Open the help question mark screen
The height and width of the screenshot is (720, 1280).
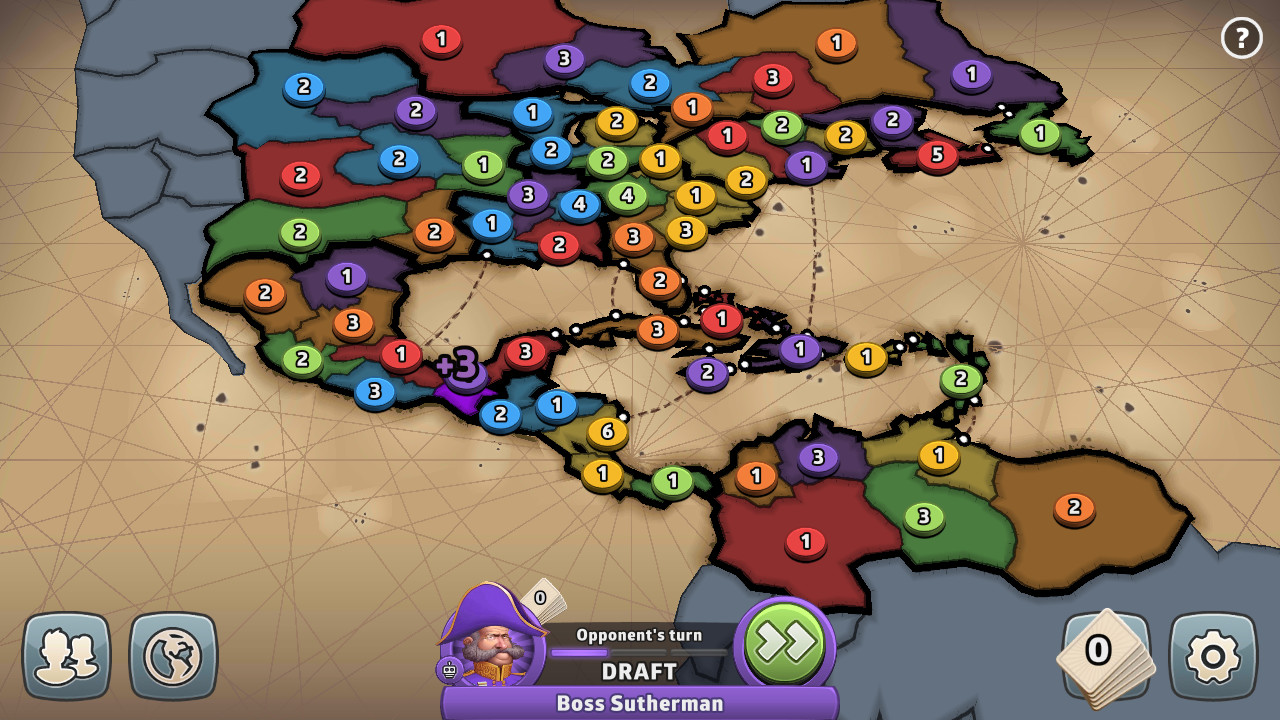pos(1242,39)
